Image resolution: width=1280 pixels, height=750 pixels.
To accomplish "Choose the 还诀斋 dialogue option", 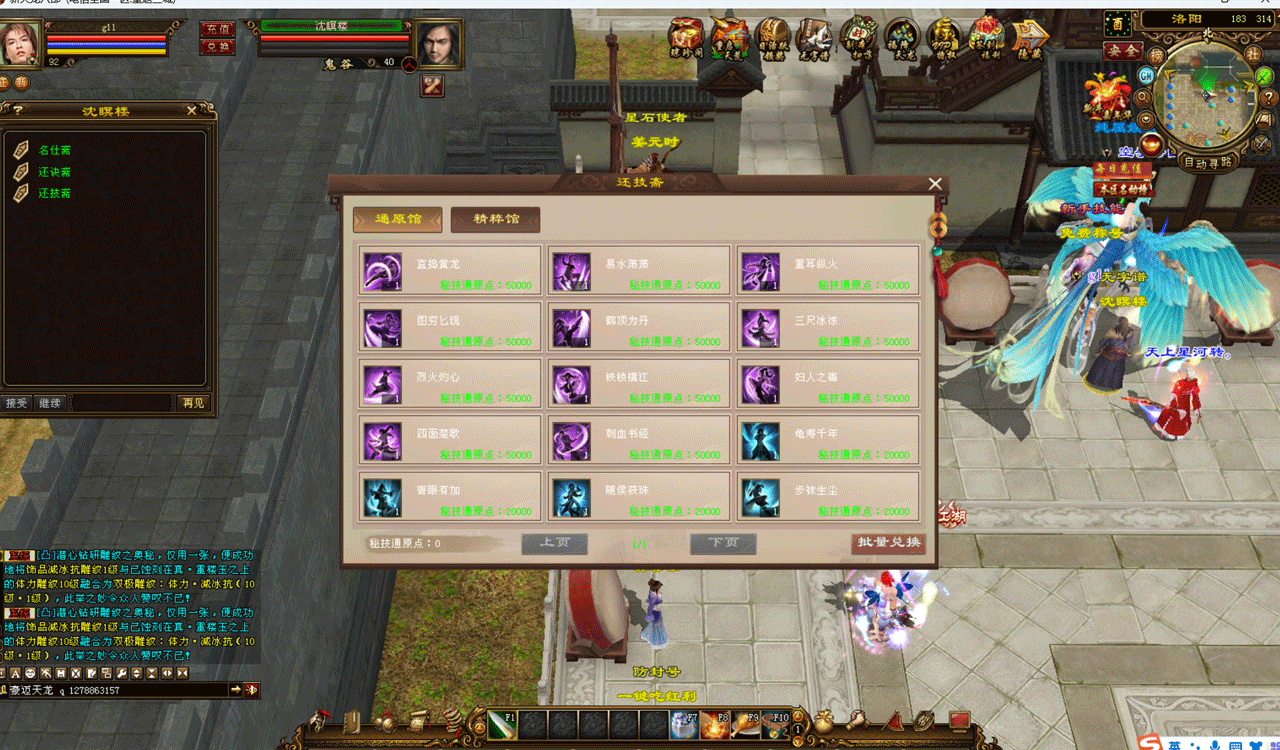I will click(x=55, y=172).
